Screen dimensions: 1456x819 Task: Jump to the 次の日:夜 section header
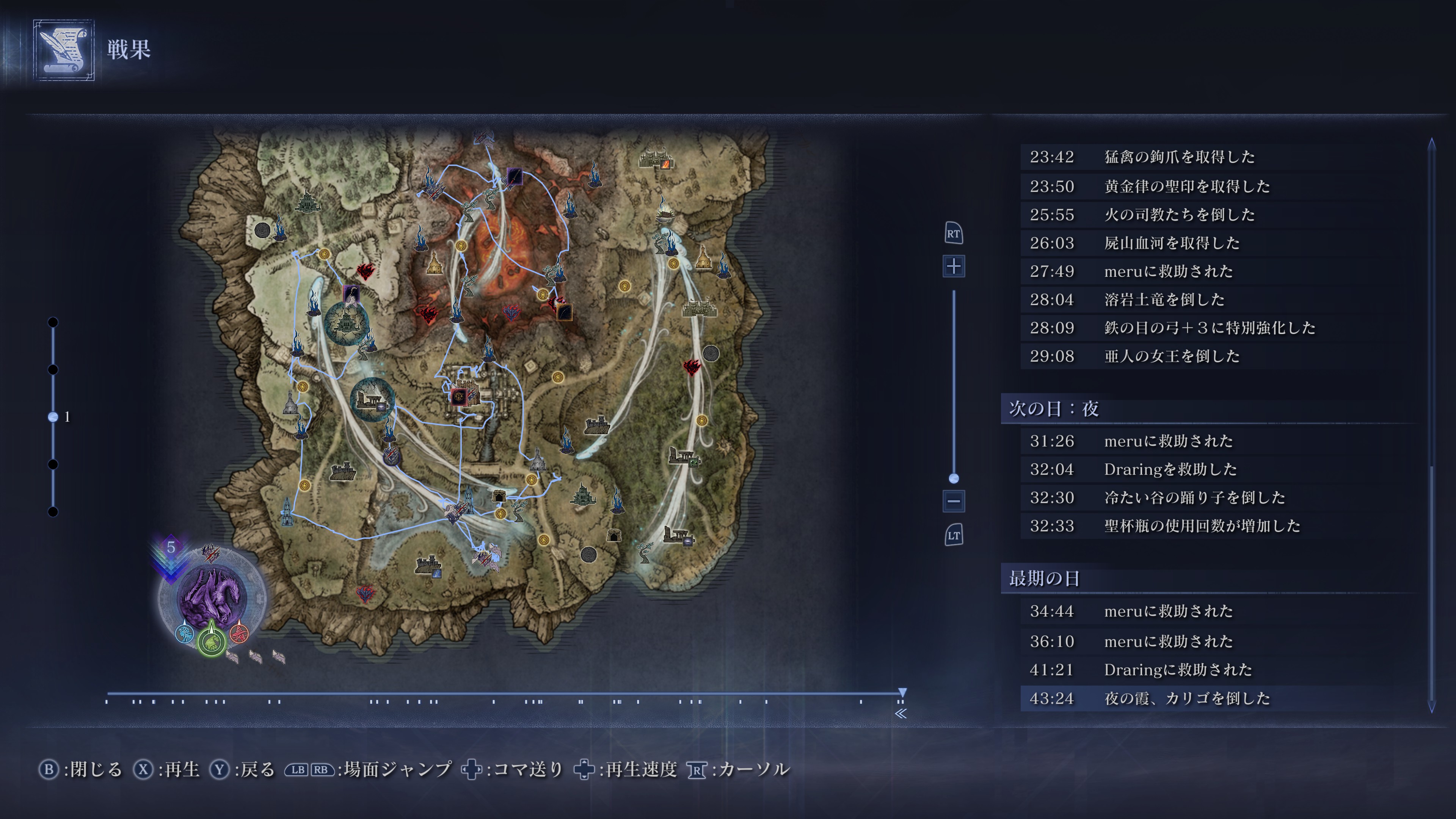tap(1054, 409)
